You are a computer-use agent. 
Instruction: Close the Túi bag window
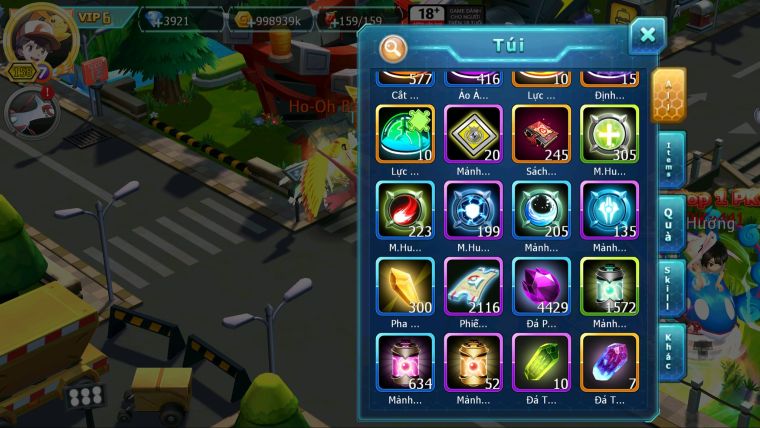(x=647, y=36)
